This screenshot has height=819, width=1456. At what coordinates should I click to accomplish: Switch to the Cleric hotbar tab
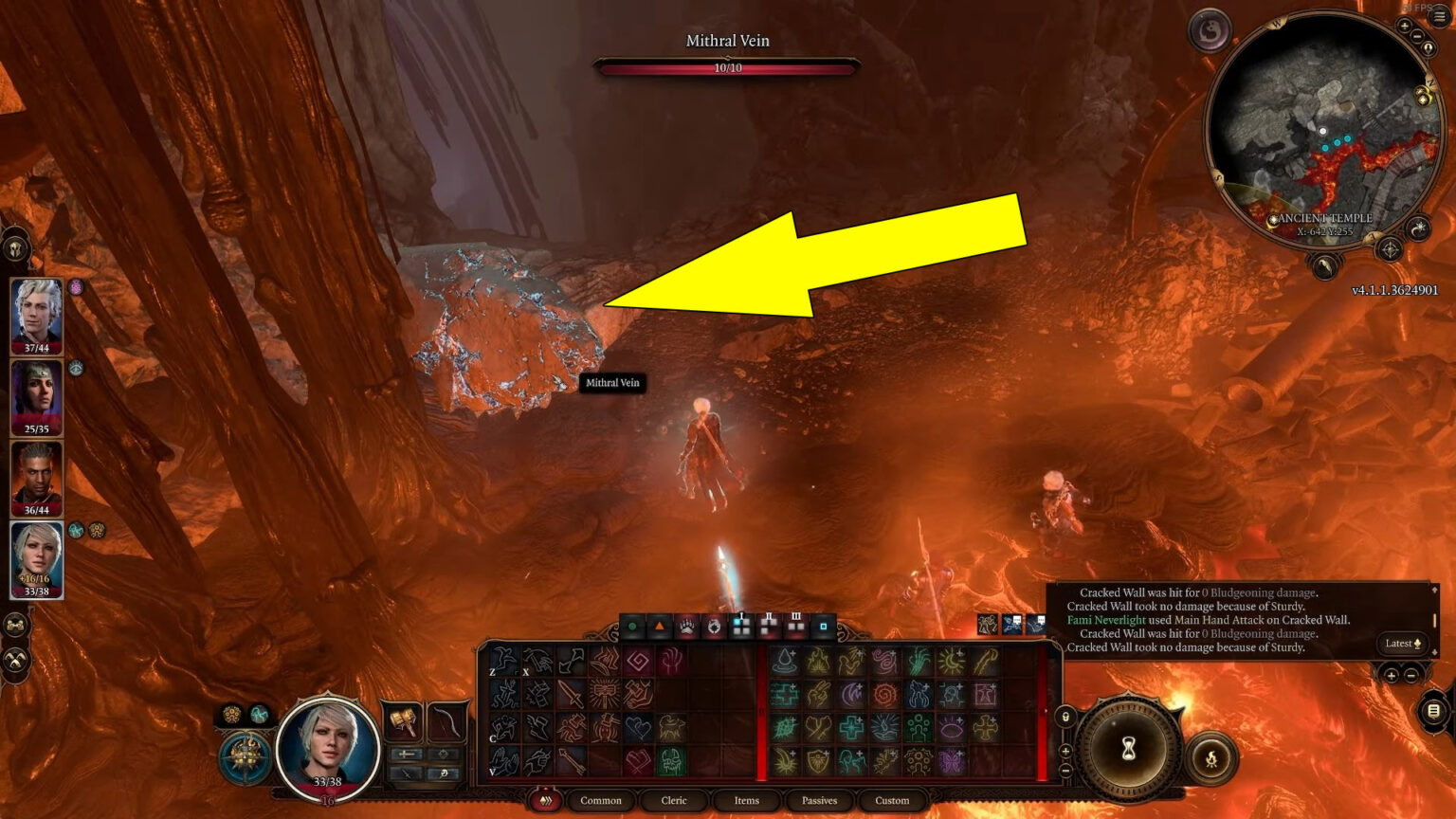click(673, 801)
